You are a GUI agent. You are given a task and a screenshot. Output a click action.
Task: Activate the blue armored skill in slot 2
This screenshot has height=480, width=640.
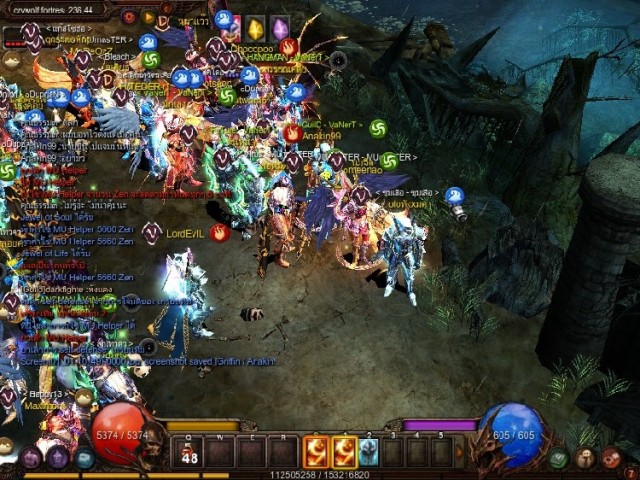pos(368,452)
